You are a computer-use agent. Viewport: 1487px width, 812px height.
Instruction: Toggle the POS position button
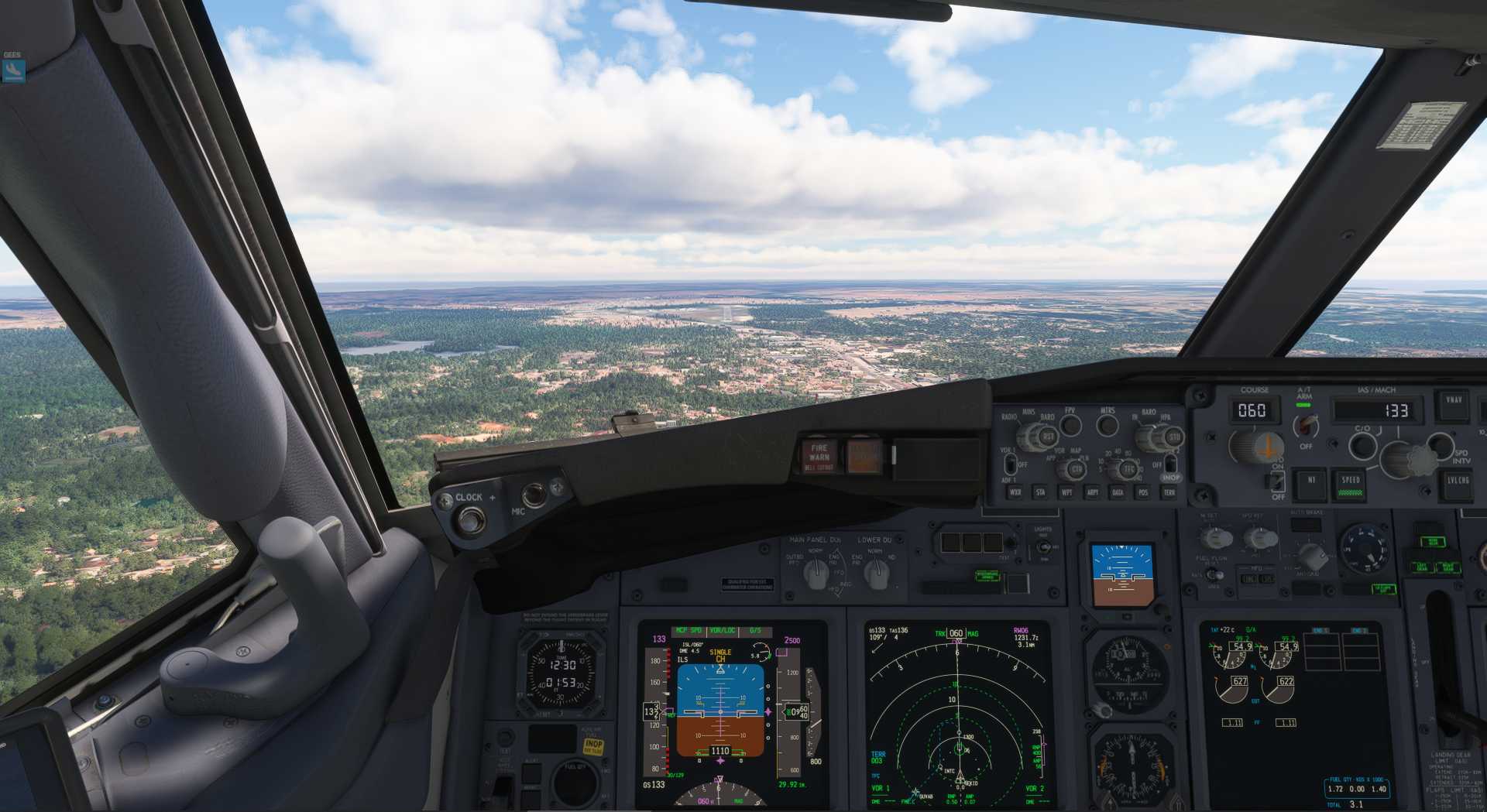1143,492
